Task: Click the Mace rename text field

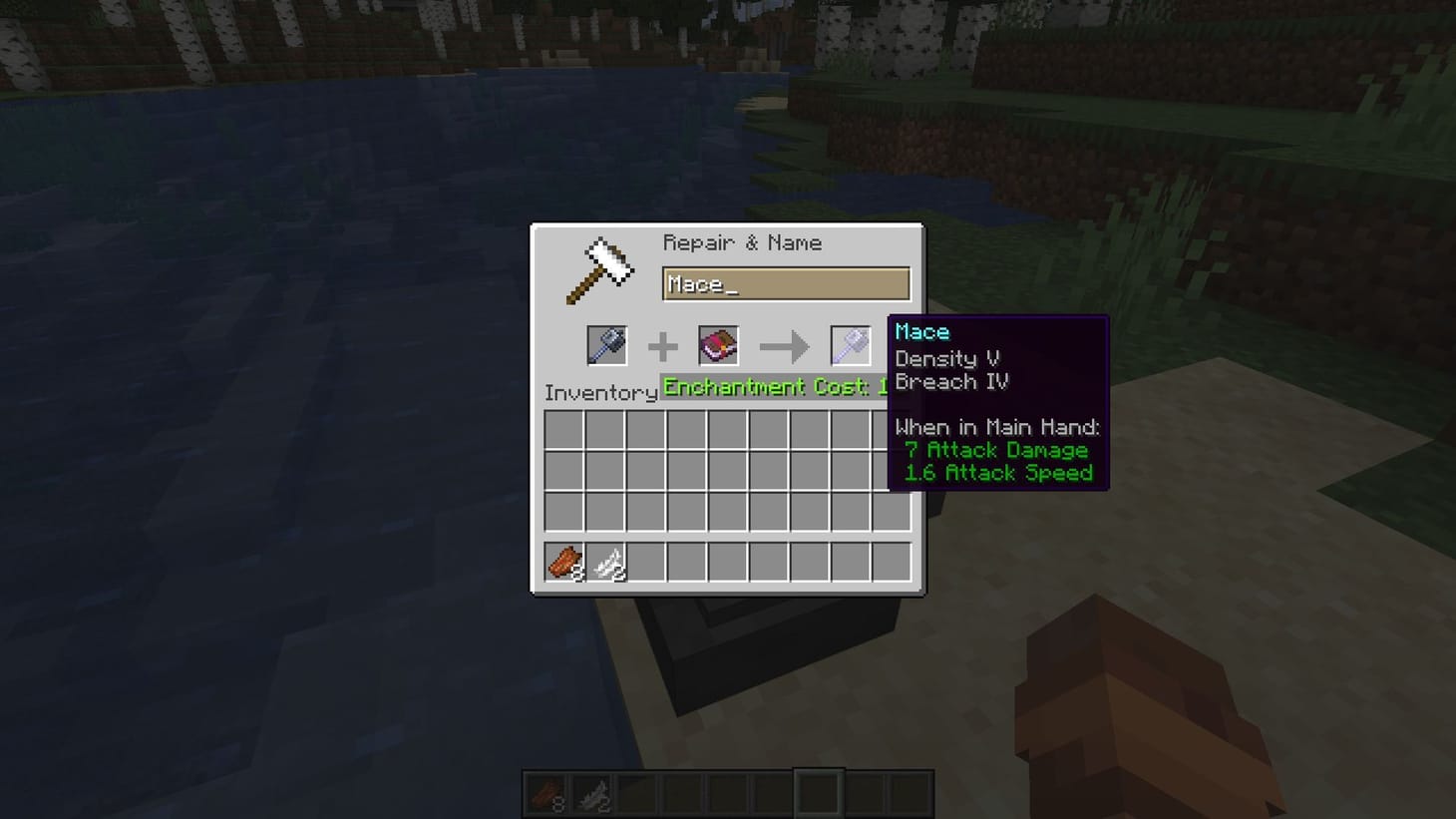Action: [x=786, y=284]
